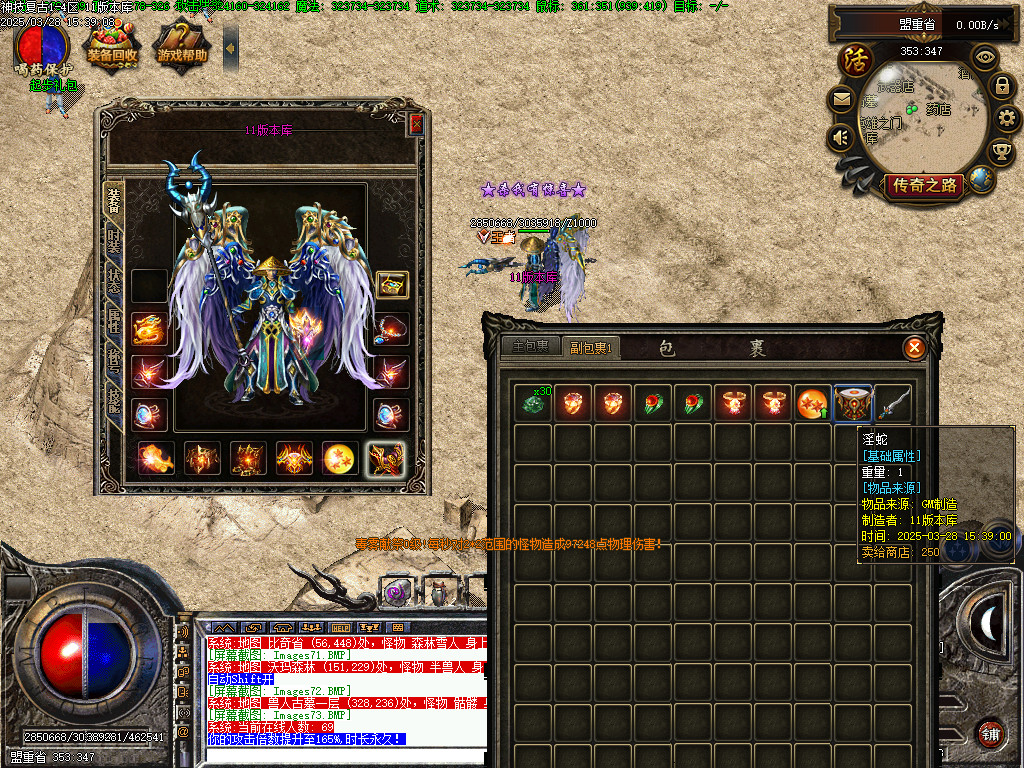Open the 游戏帮助 game help button
The width and height of the screenshot is (1024, 768).
coord(182,47)
